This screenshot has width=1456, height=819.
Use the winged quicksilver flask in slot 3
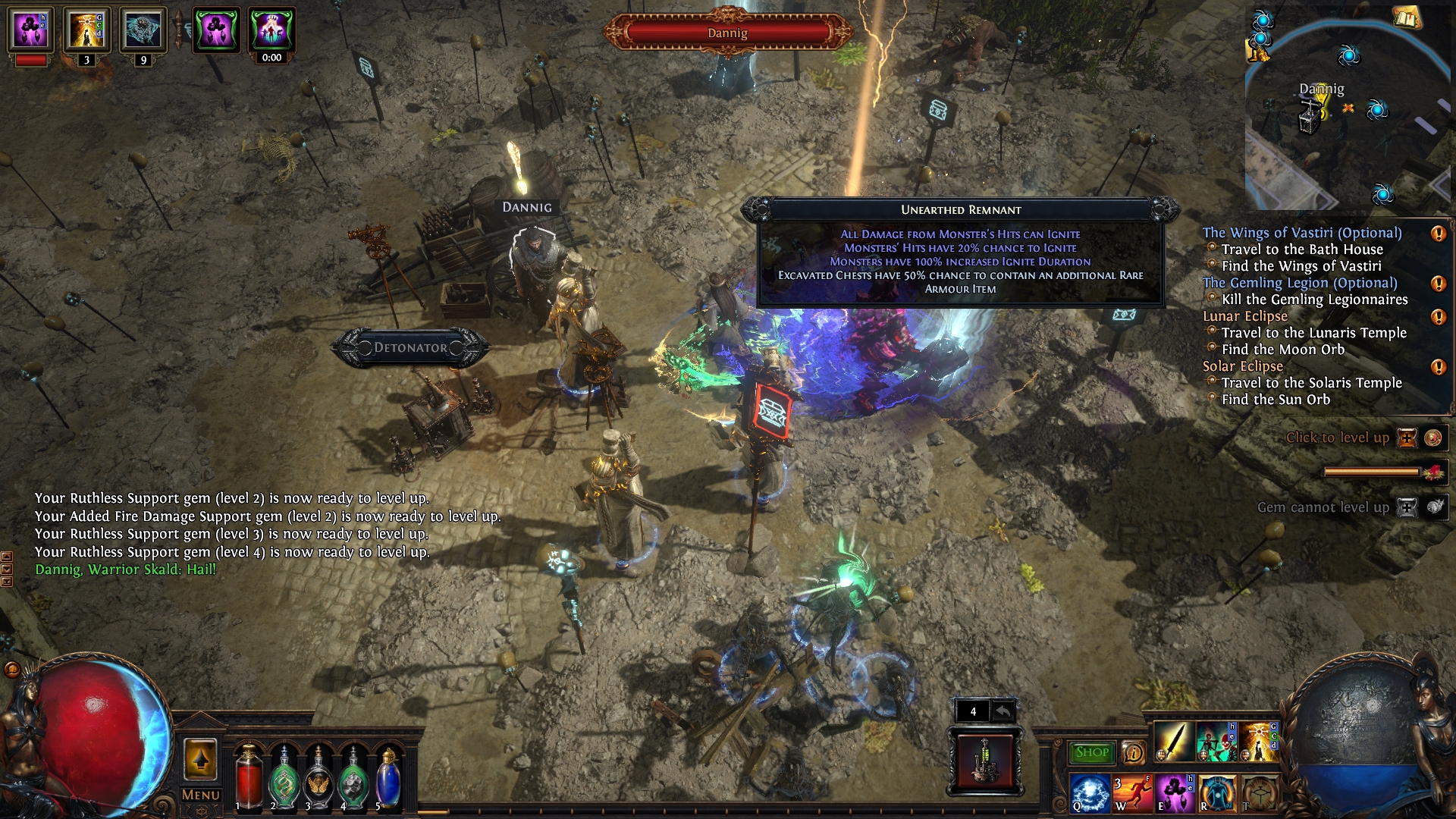[x=318, y=779]
